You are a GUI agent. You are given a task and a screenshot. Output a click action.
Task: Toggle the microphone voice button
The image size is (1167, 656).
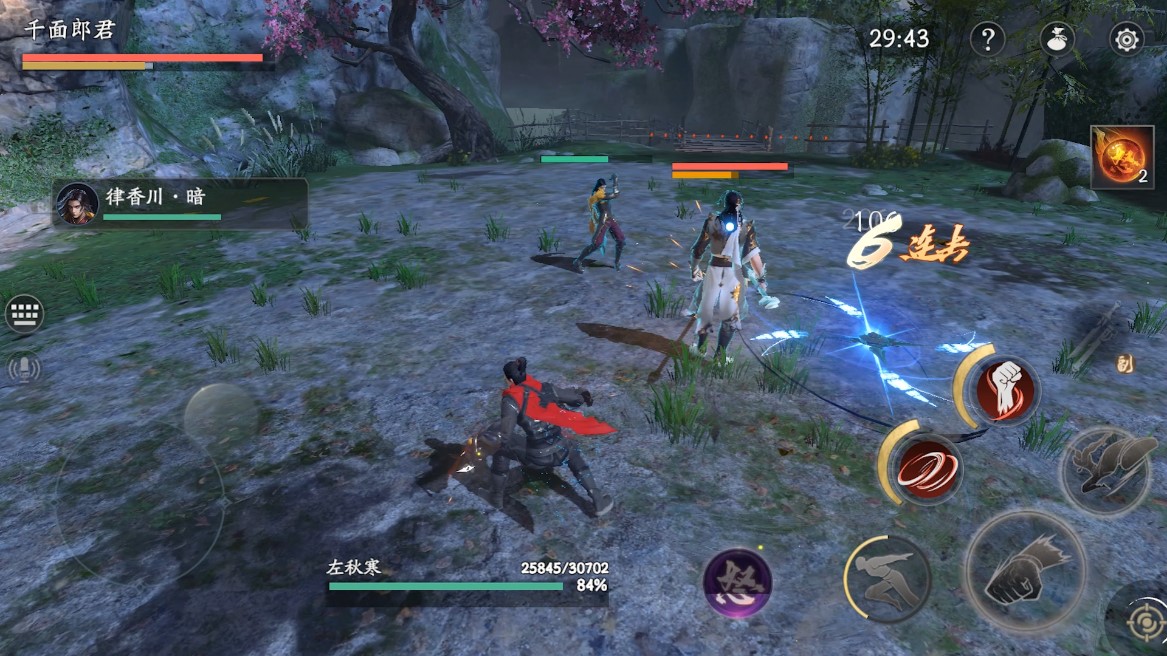(x=24, y=368)
